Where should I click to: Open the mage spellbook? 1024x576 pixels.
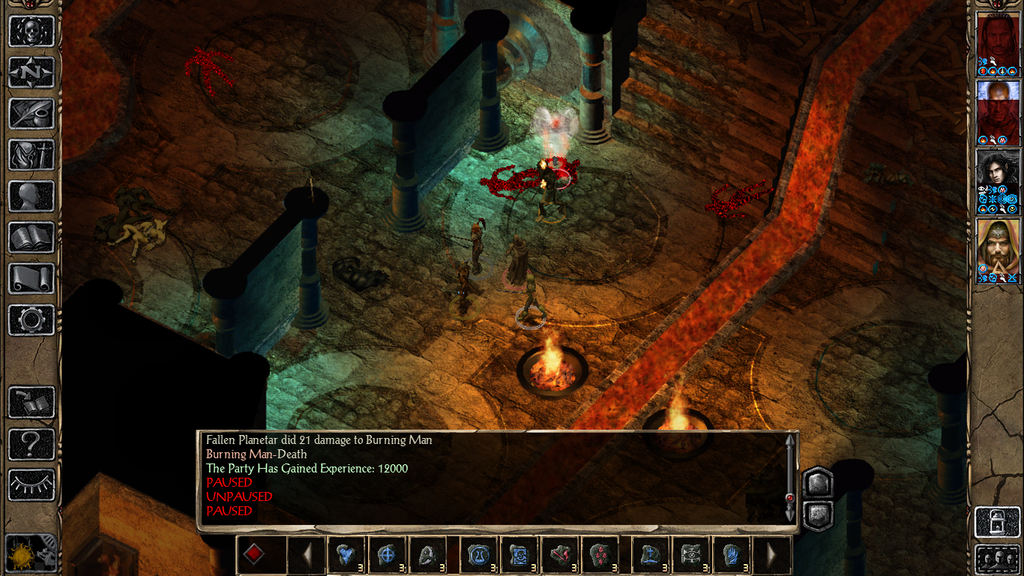click(x=31, y=237)
